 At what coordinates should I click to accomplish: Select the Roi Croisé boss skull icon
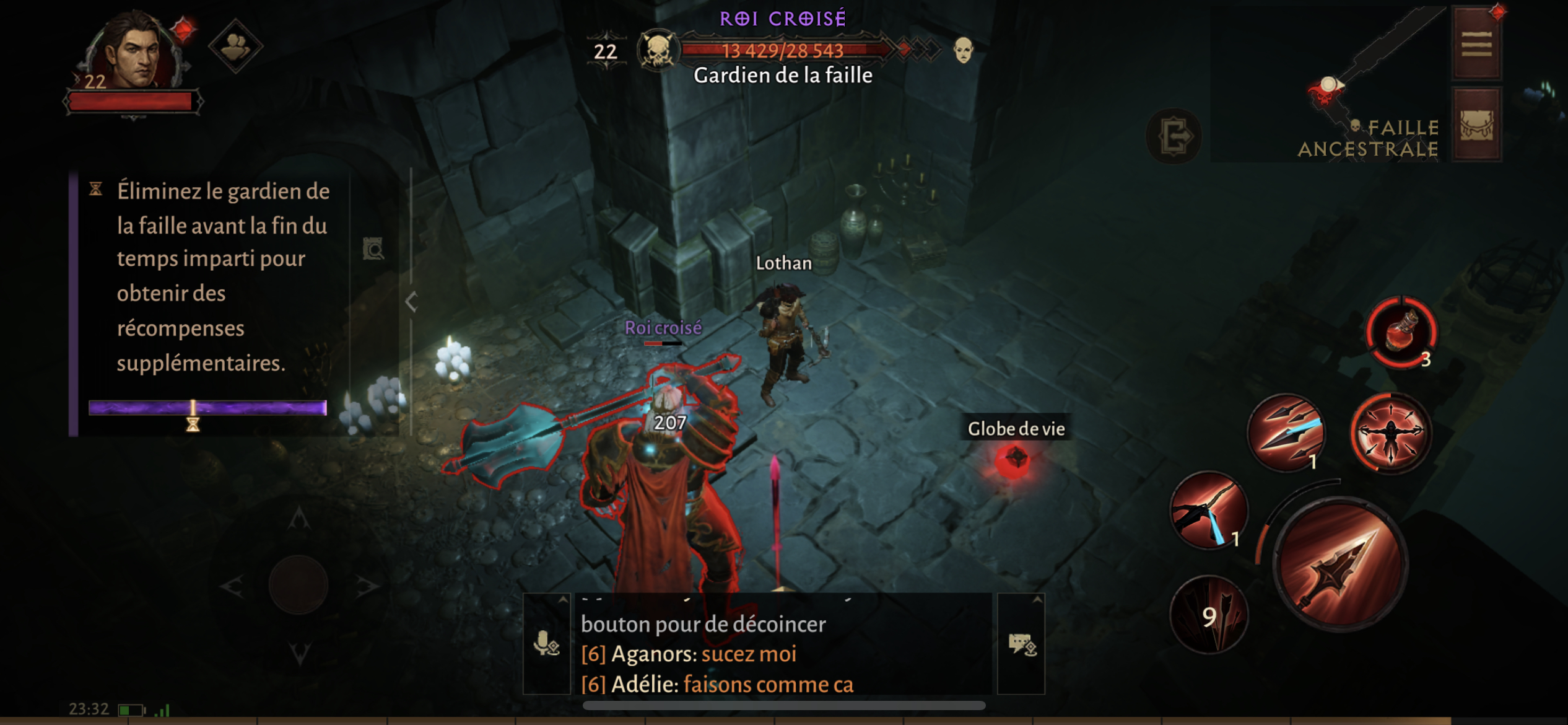[x=658, y=51]
